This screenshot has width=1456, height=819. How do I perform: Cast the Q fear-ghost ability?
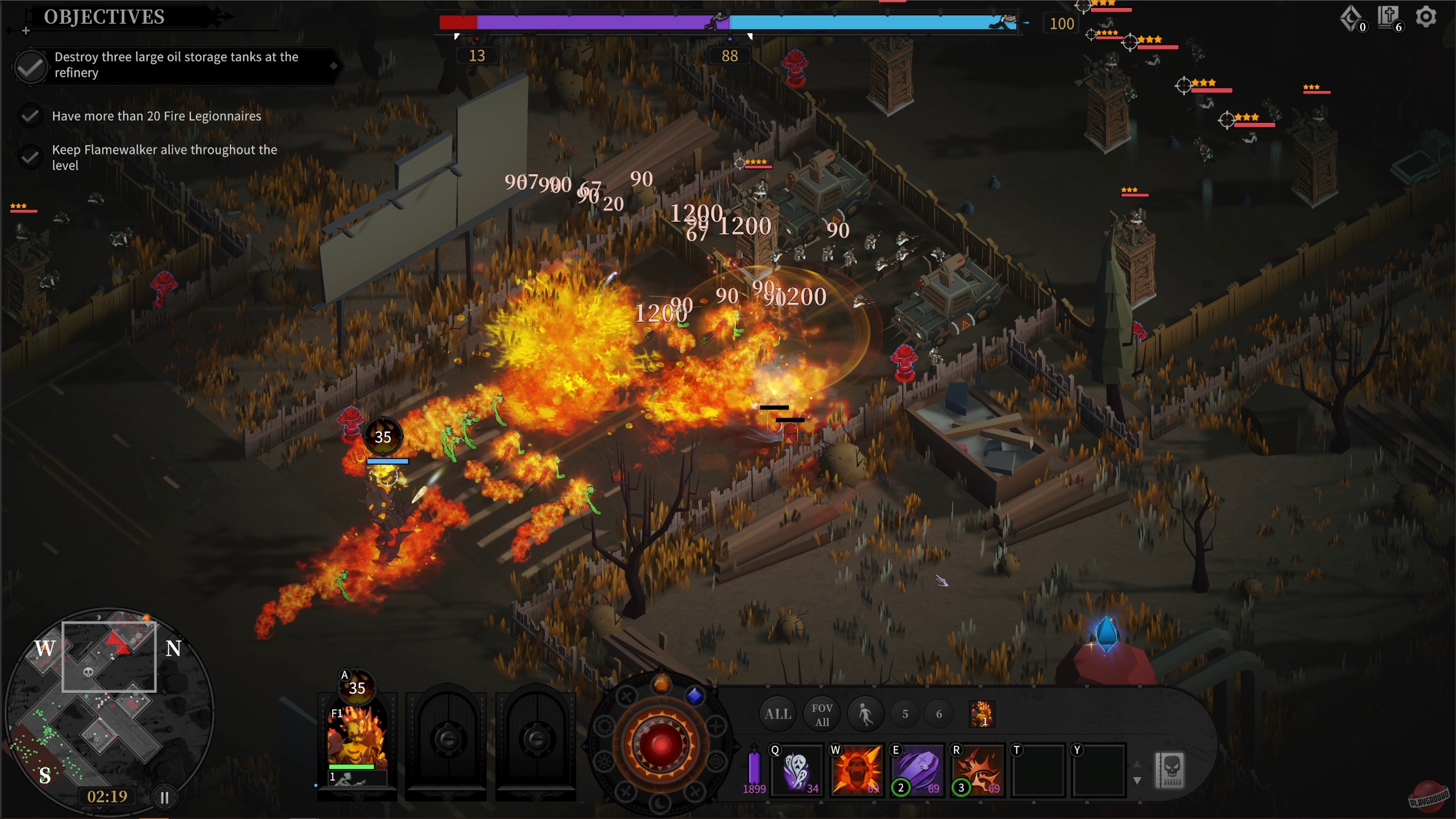pos(796,771)
